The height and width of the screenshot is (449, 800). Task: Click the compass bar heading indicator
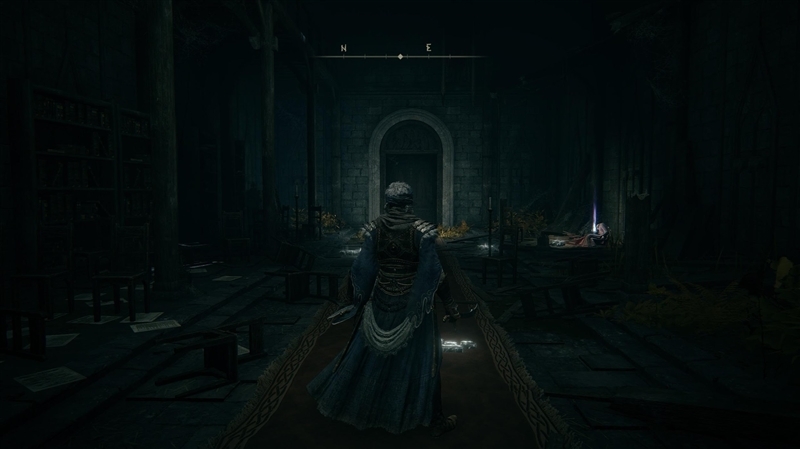point(400,57)
